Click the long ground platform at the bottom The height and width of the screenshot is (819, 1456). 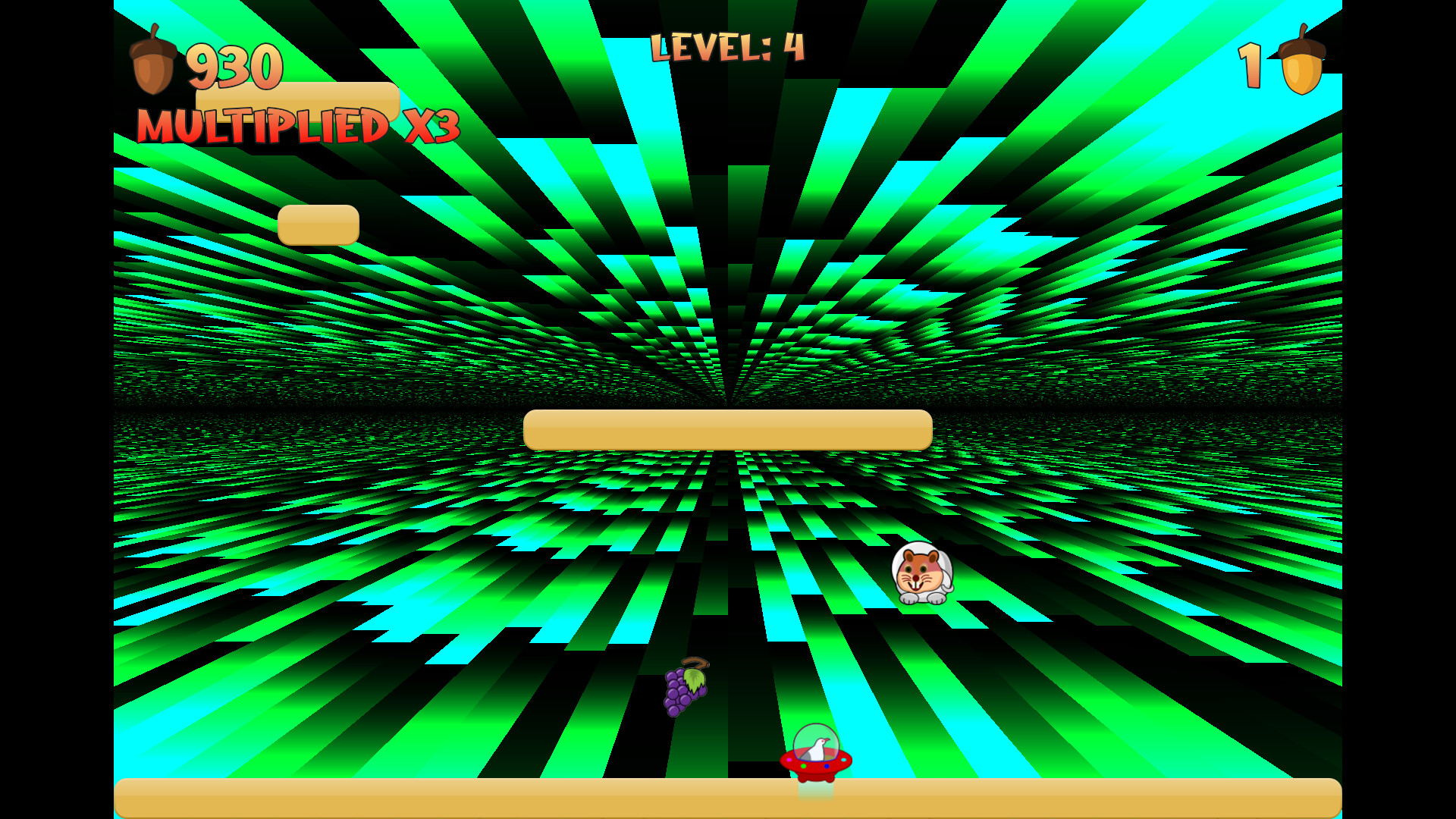728,798
